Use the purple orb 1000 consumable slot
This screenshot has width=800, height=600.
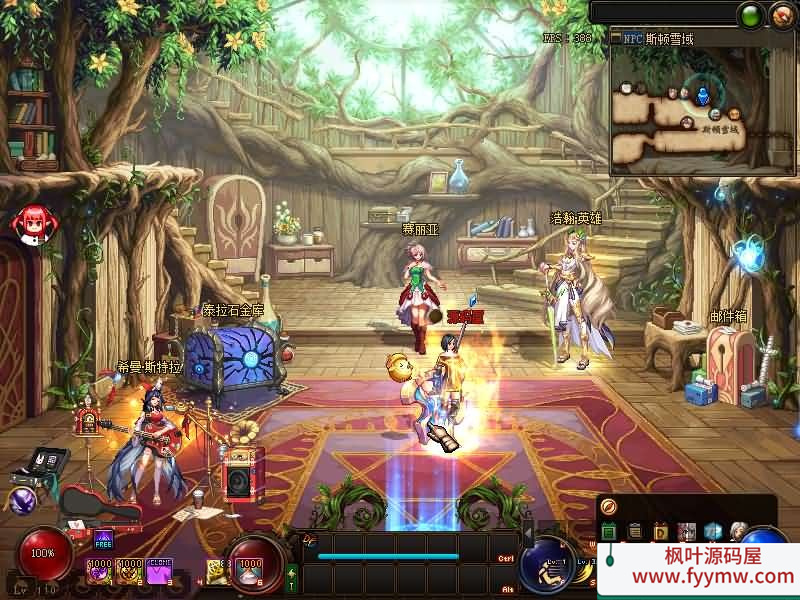100,571
